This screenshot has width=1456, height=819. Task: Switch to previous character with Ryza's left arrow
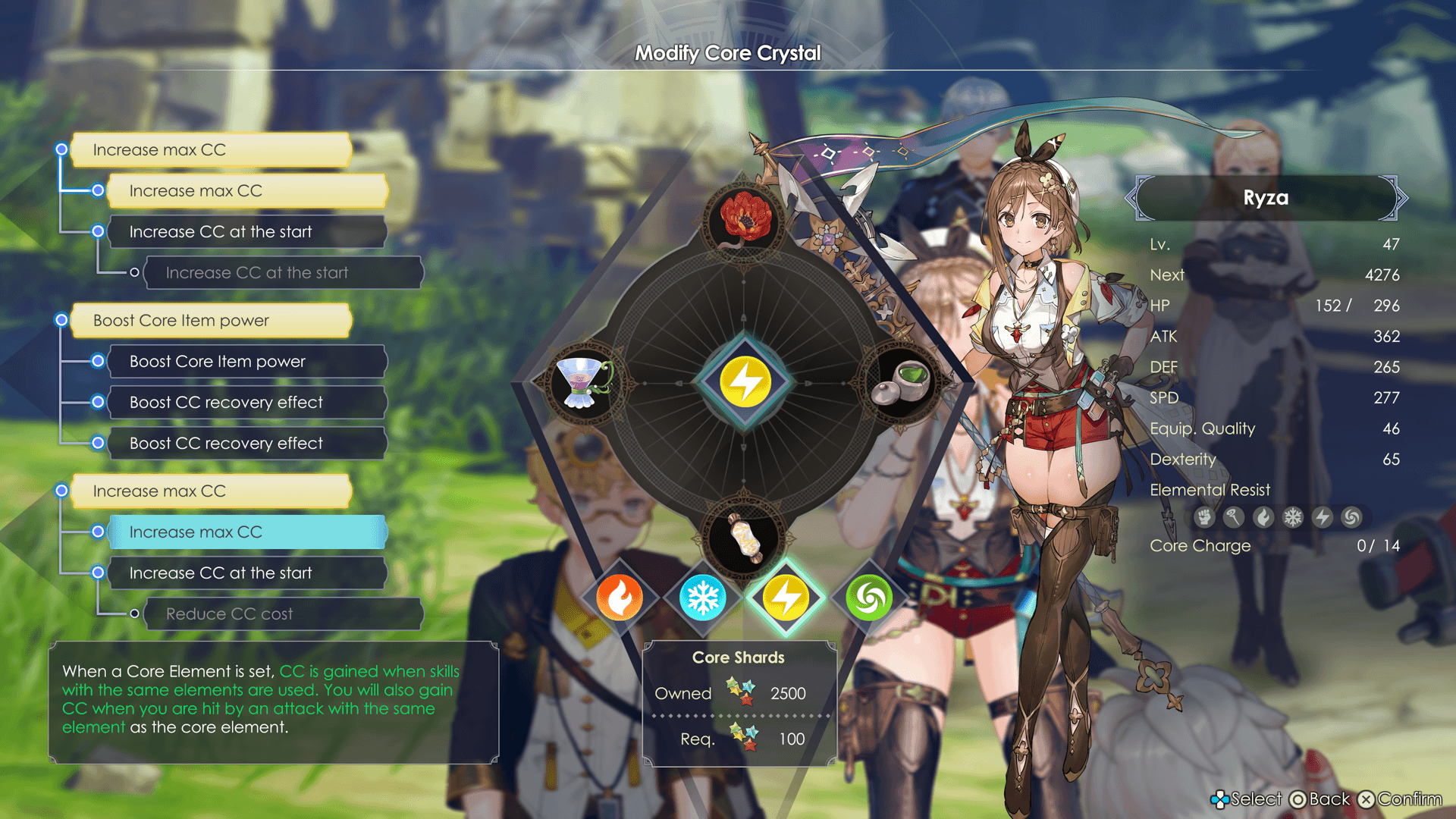(1131, 199)
